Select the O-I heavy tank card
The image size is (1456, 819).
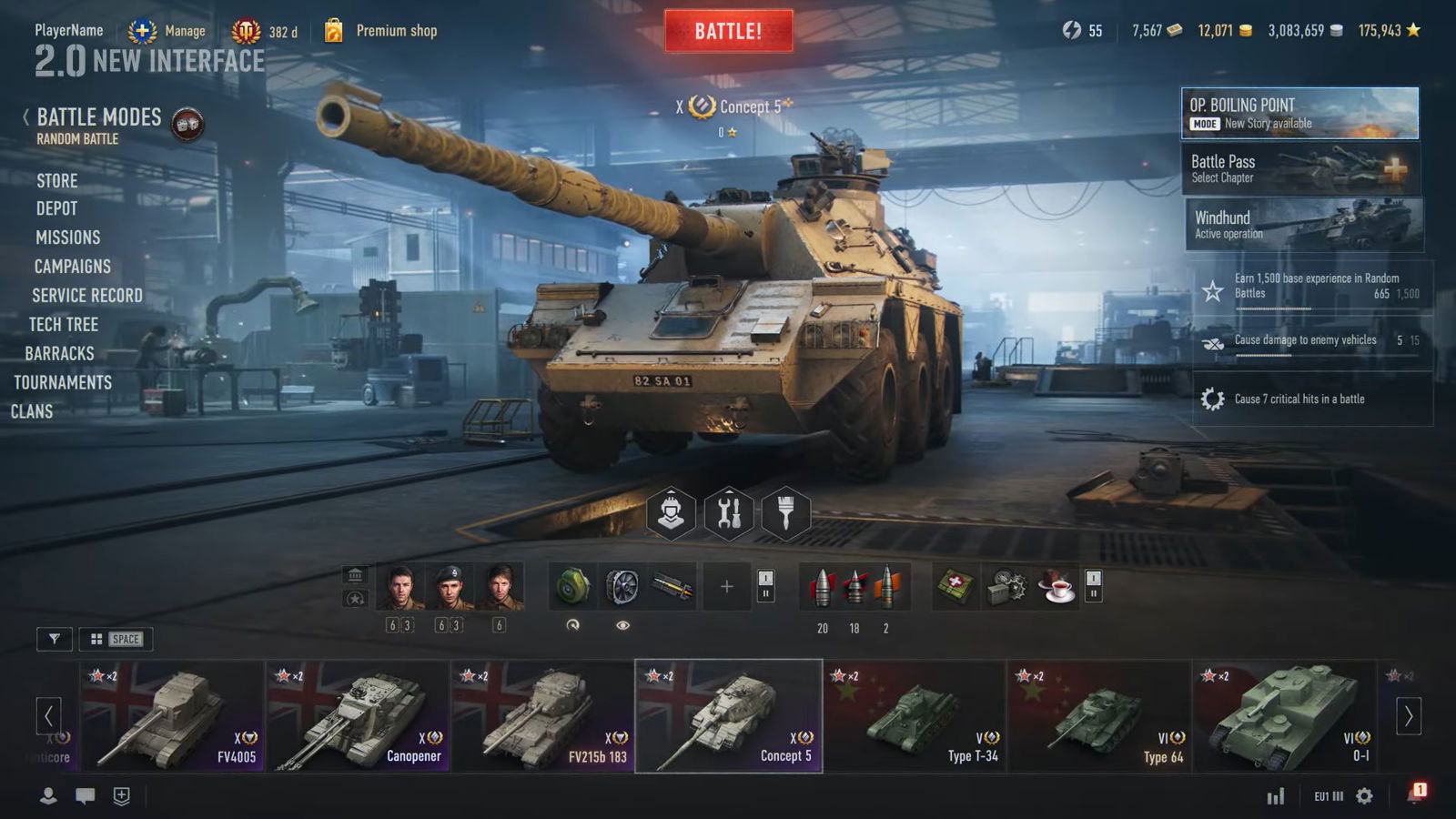coord(1283,716)
